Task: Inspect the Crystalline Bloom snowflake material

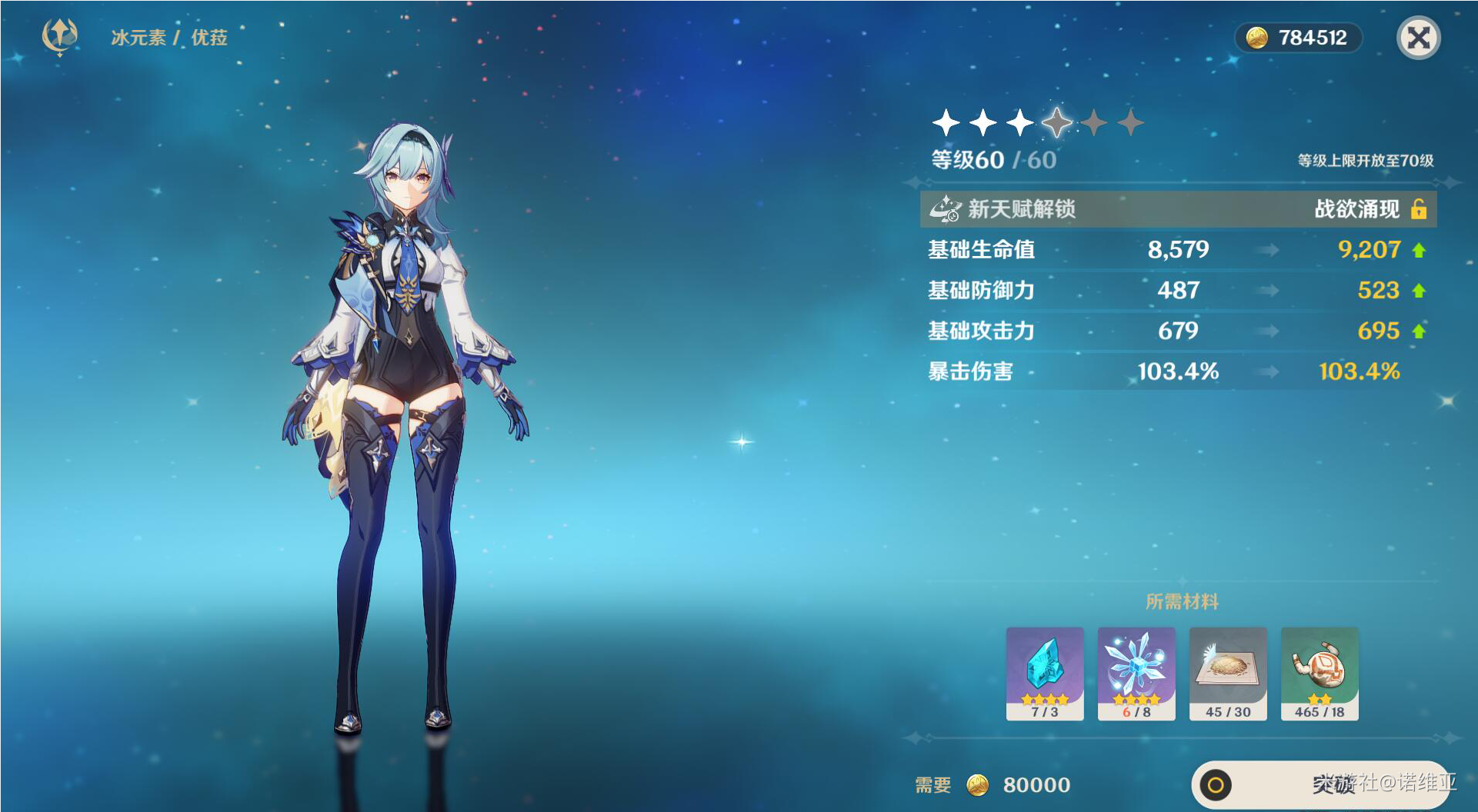Action: click(x=1136, y=673)
